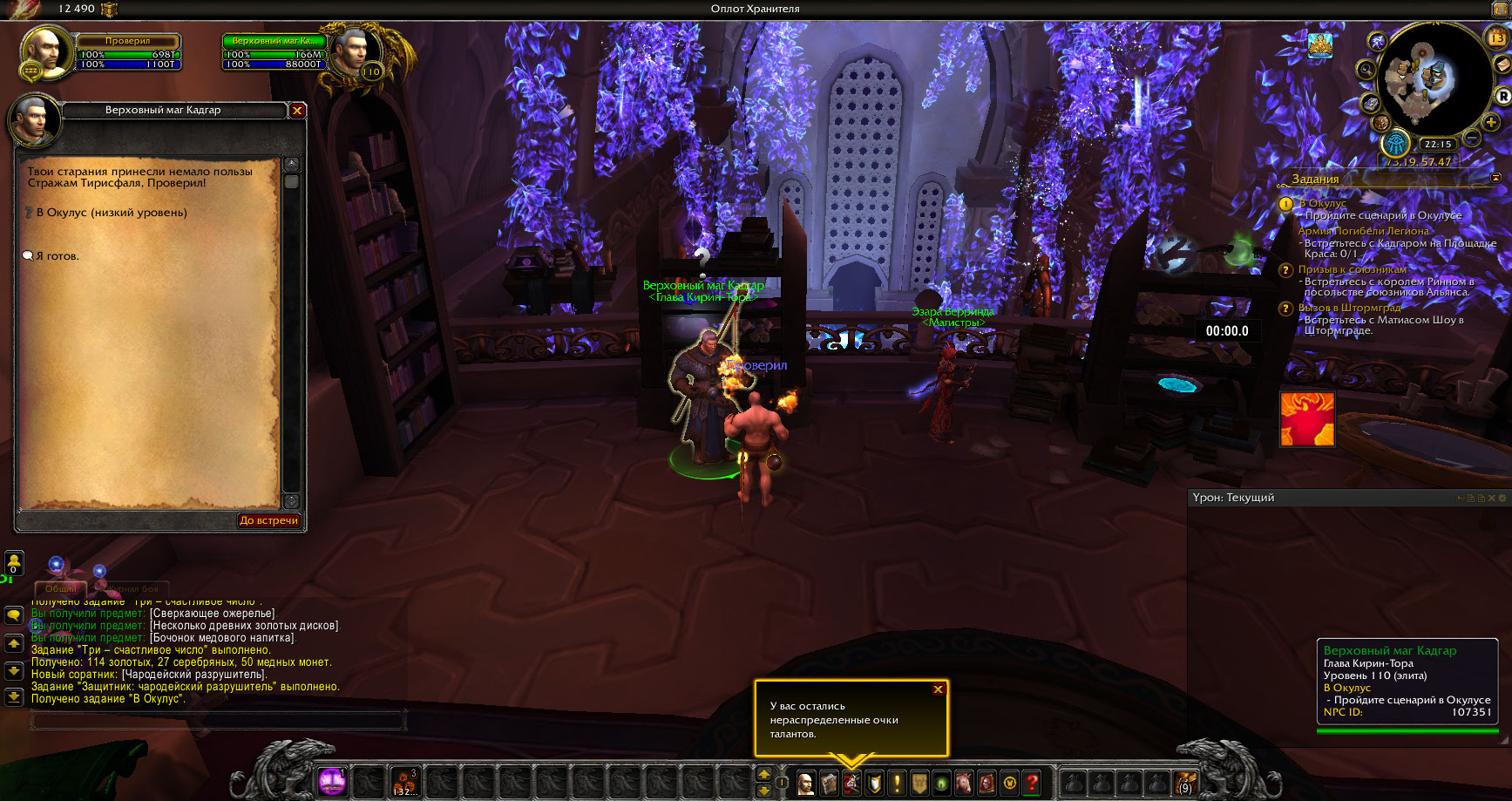Select the "В Окулус" quest in the tracker

coord(1322,203)
